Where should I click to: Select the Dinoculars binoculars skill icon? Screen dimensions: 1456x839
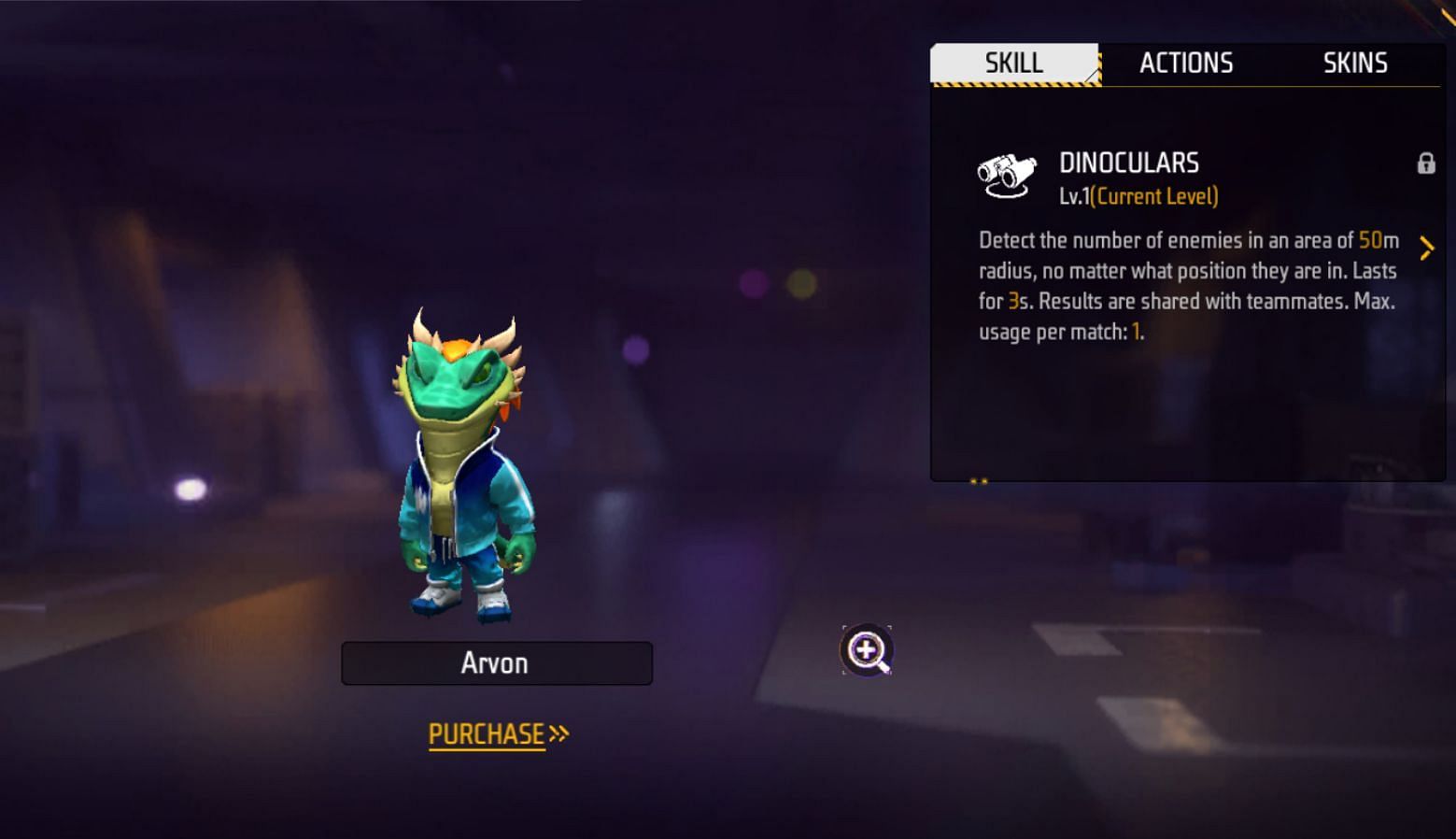[x=1007, y=175]
